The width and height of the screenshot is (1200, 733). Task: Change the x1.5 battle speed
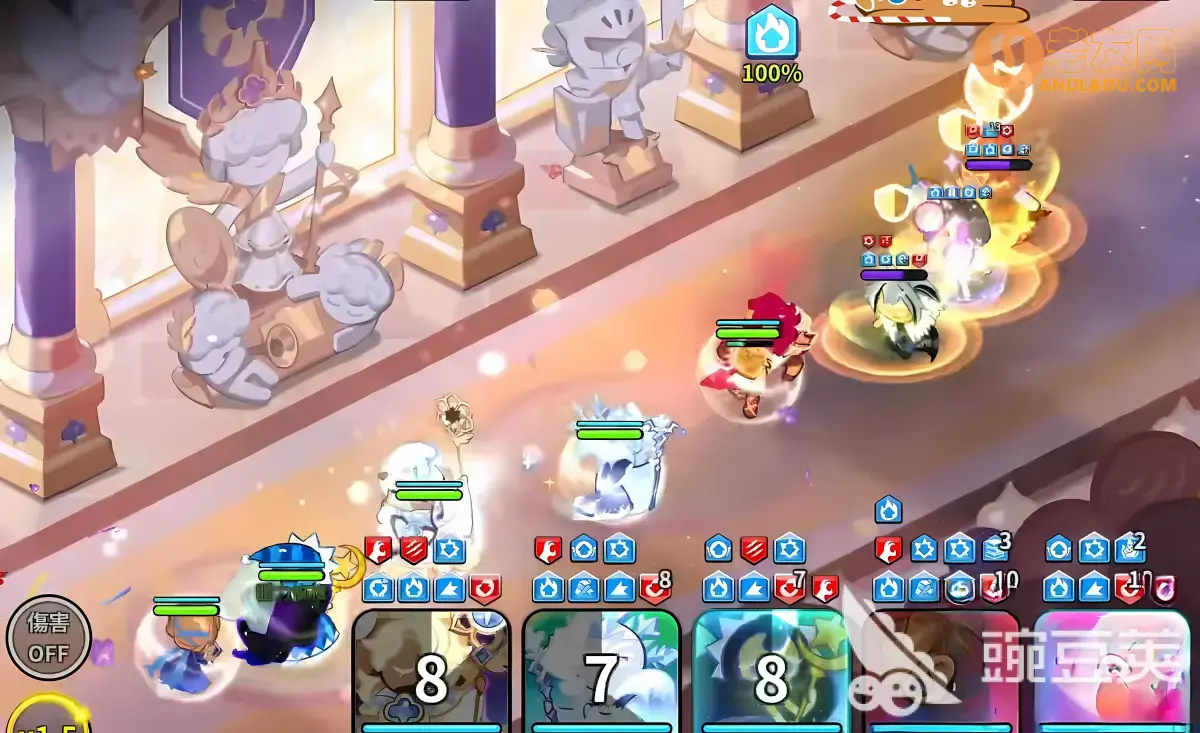coord(45,717)
